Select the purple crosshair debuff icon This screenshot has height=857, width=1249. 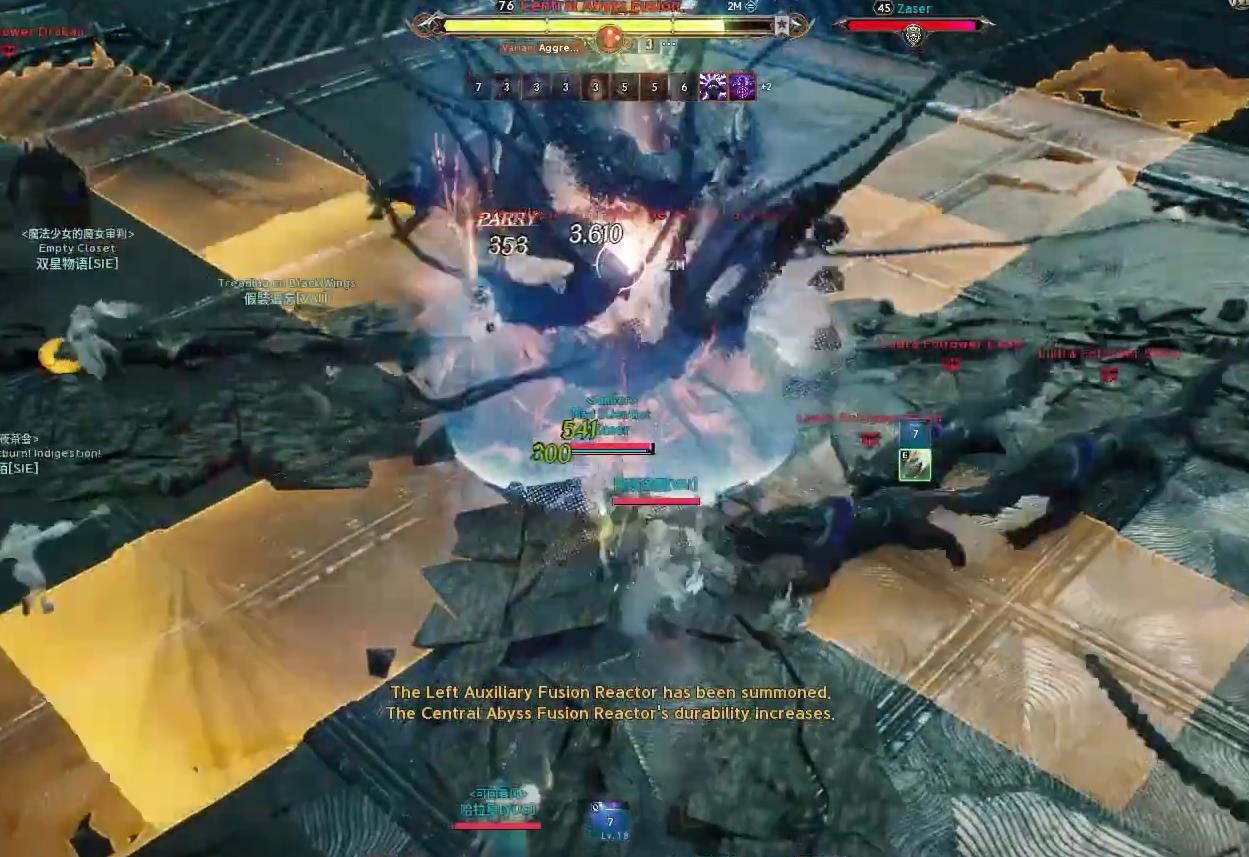(742, 87)
